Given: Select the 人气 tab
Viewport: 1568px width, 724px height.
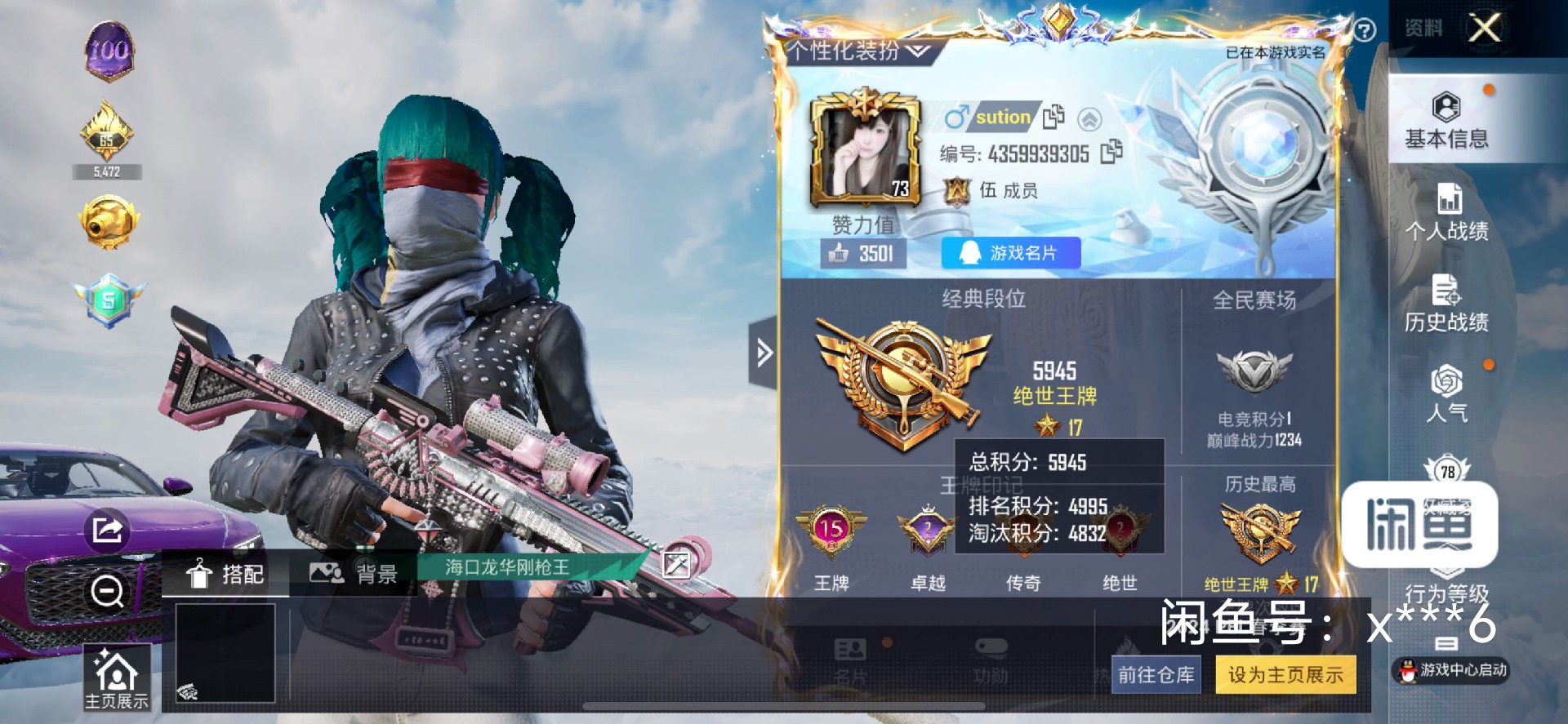Looking at the screenshot, I should point(1446,395).
